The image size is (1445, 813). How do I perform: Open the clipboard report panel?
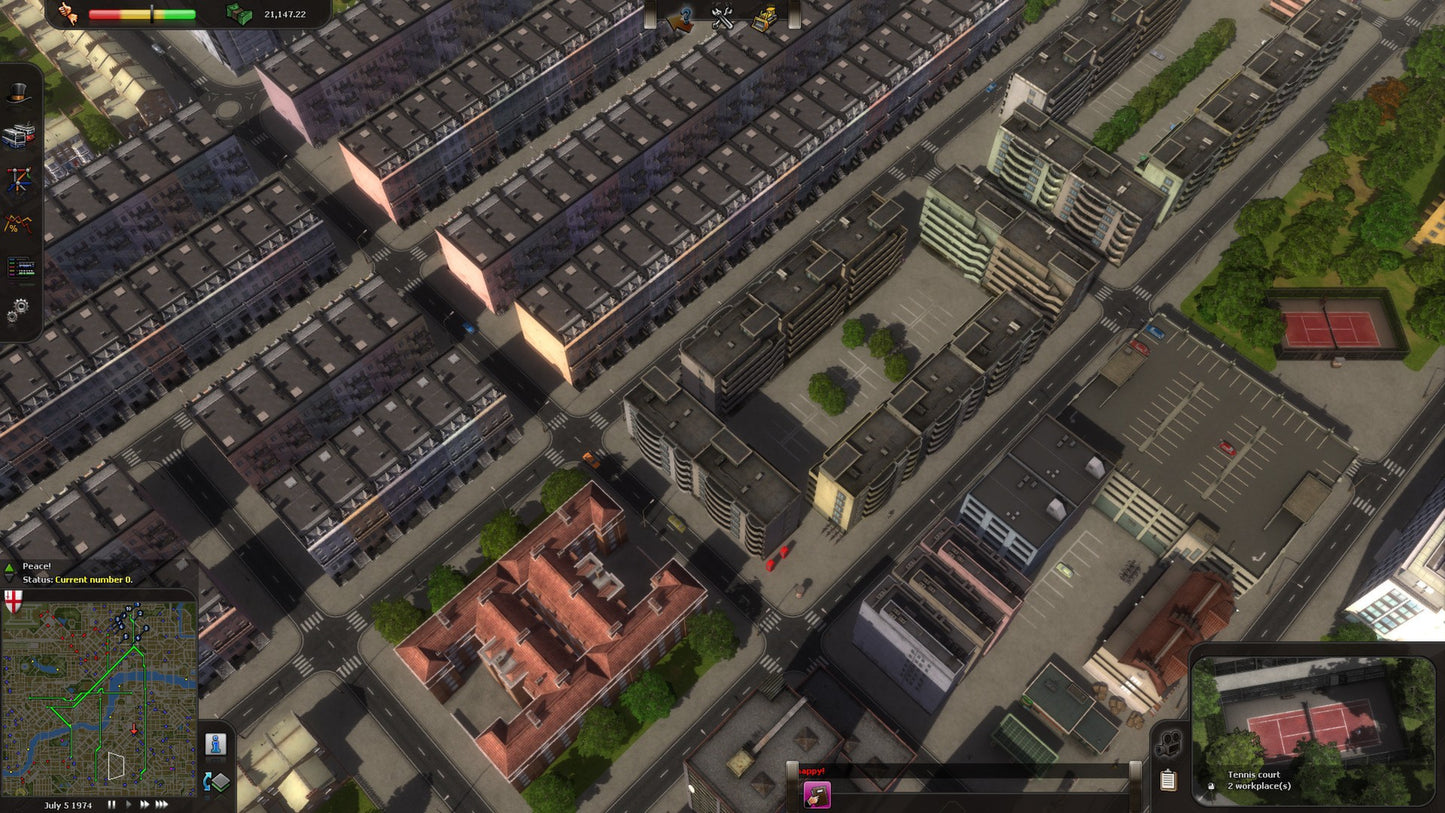pyautogui.click(x=1168, y=781)
